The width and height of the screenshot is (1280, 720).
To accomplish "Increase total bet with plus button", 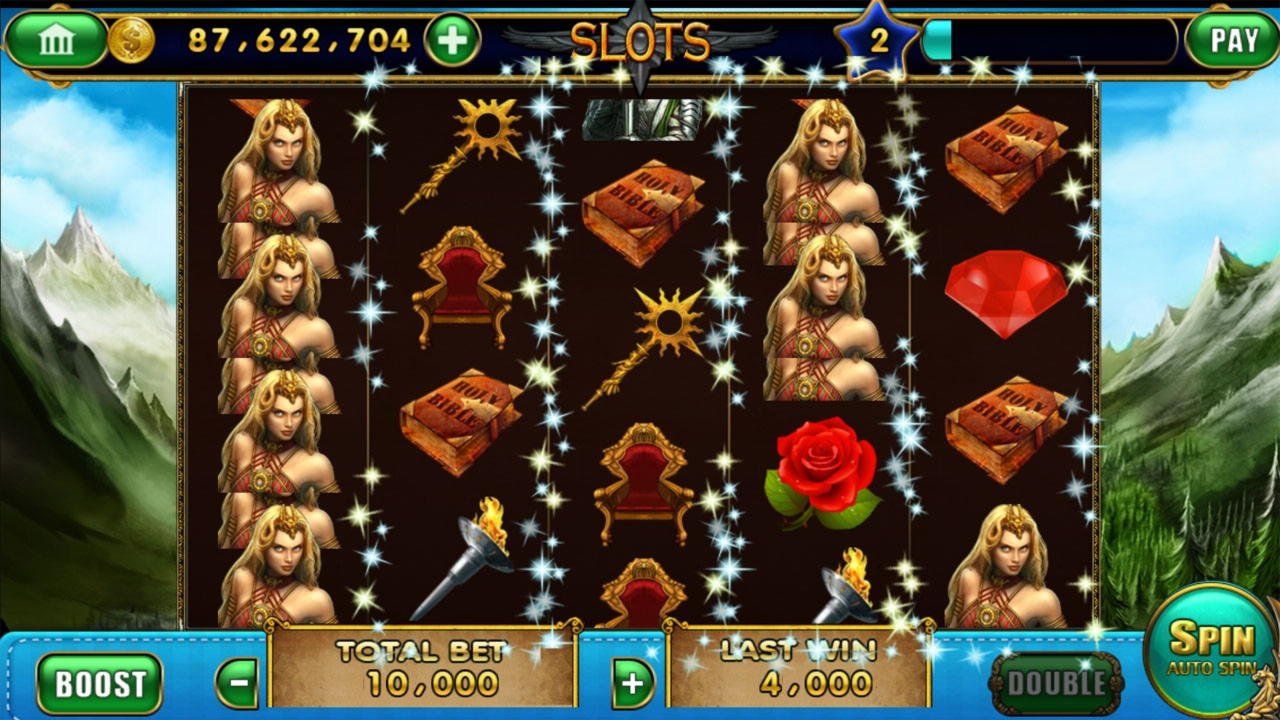I will coord(632,684).
